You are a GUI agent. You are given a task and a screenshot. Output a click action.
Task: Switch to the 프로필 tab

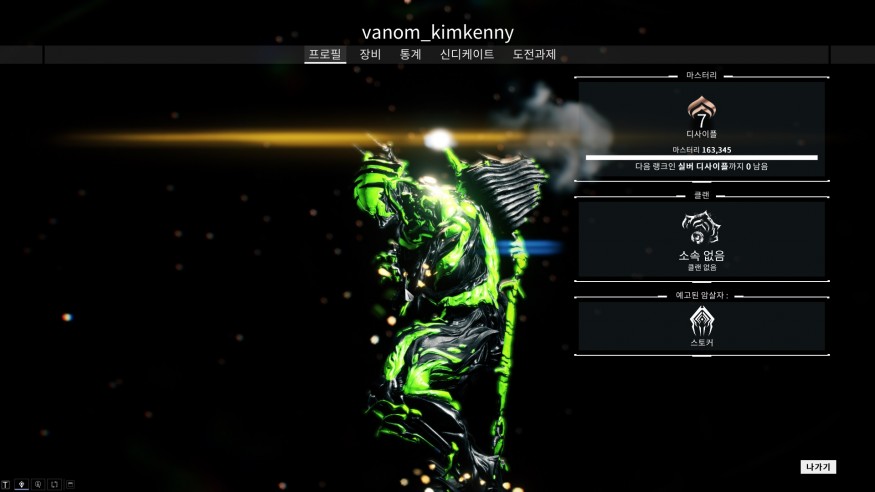click(325, 54)
